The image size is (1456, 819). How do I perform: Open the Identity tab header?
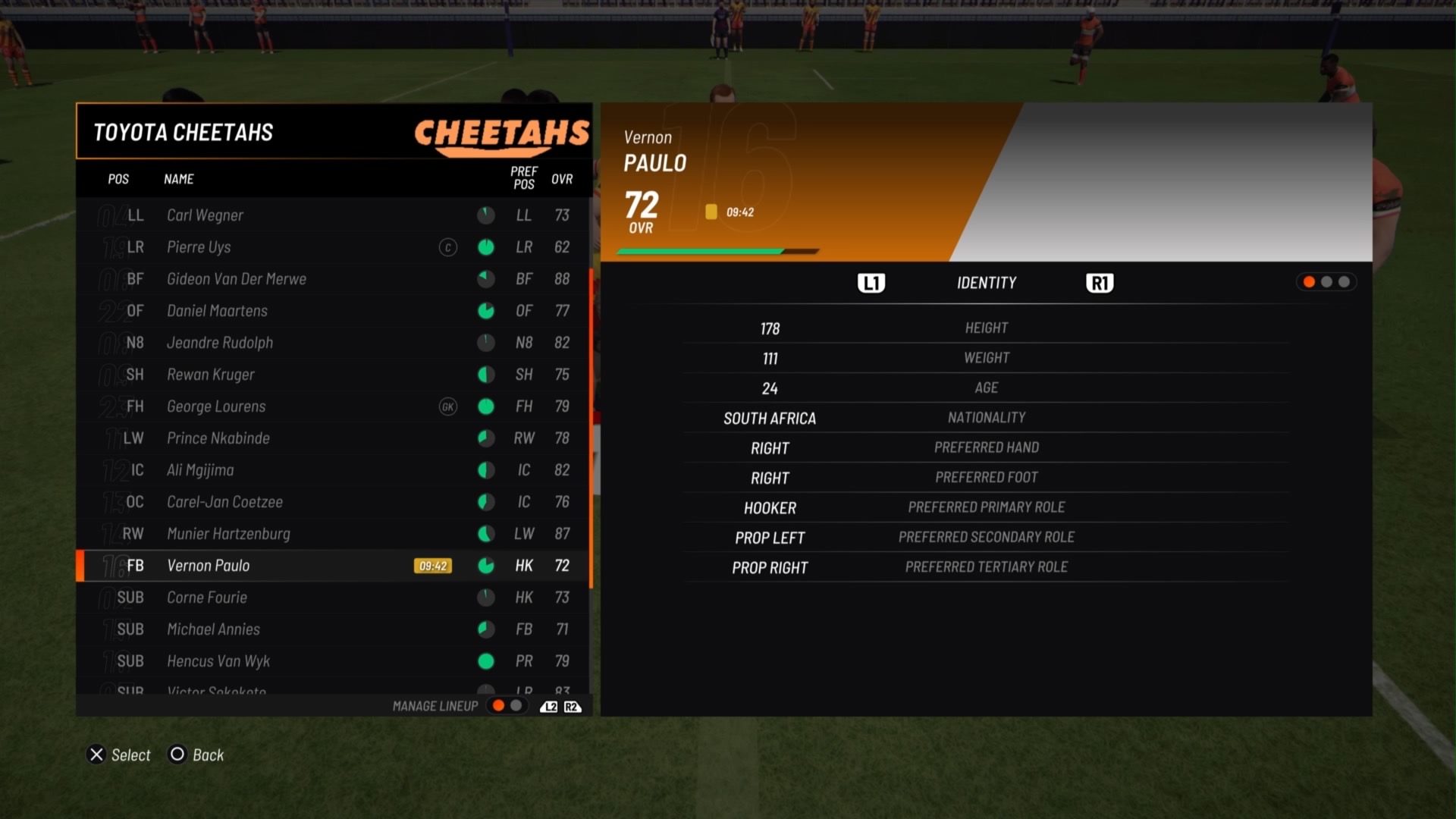[986, 283]
